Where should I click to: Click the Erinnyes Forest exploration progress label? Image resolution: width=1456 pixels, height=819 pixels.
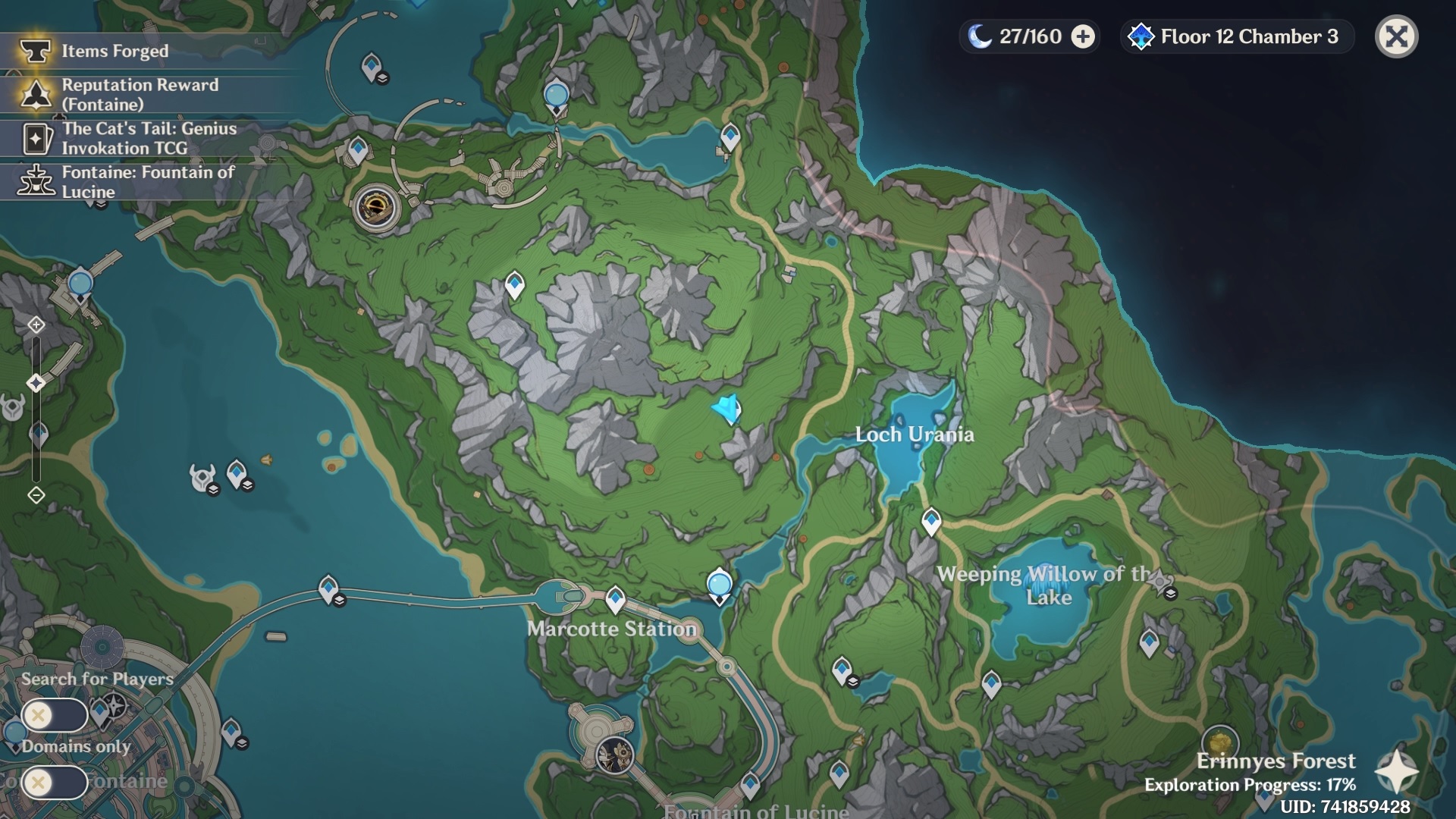1250,784
